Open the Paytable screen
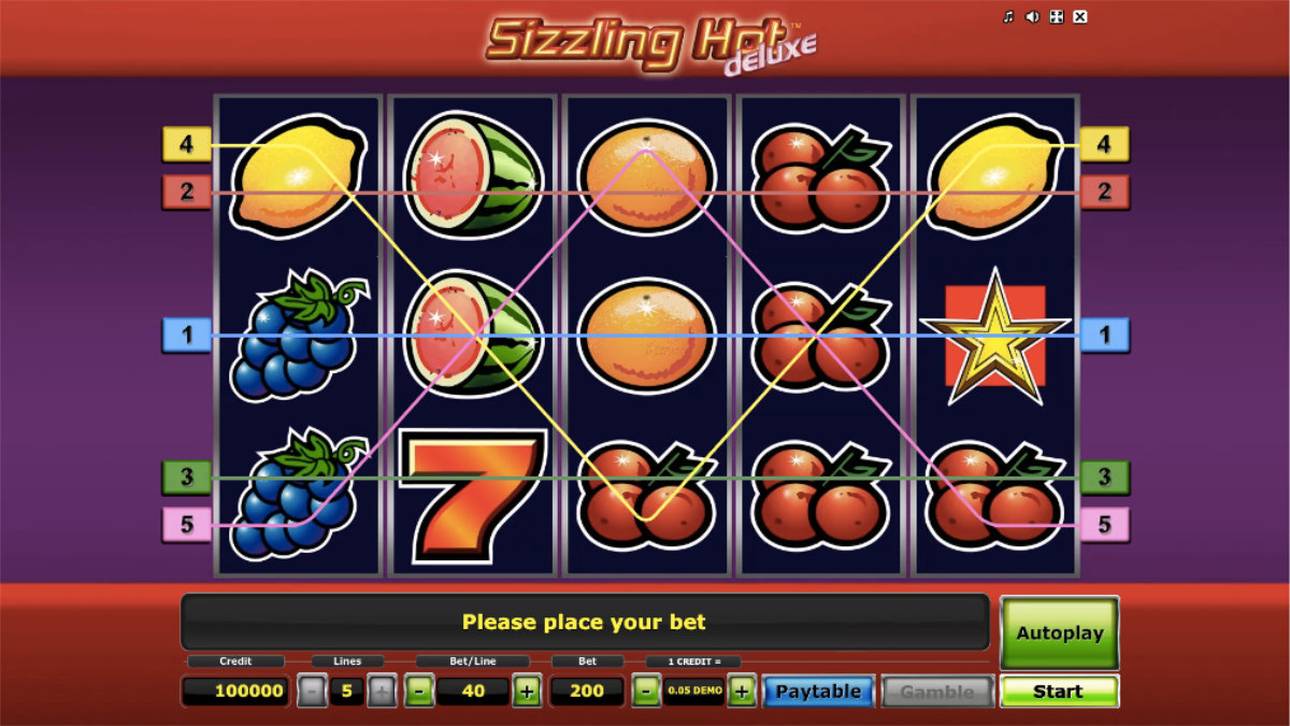Viewport: 1290px width, 726px height. coord(818,690)
